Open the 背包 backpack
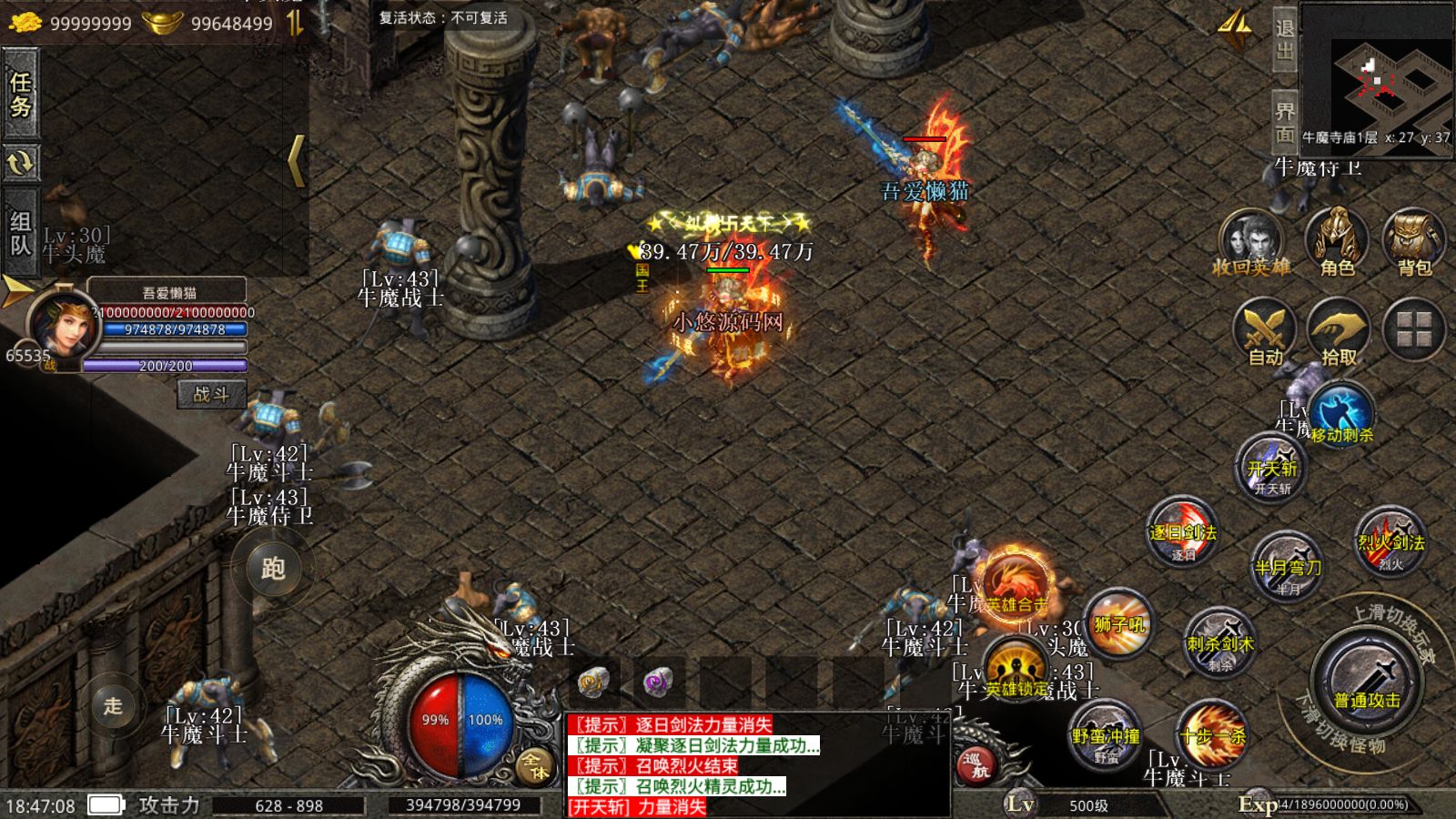The image size is (1456, 819). [1414, 243]
